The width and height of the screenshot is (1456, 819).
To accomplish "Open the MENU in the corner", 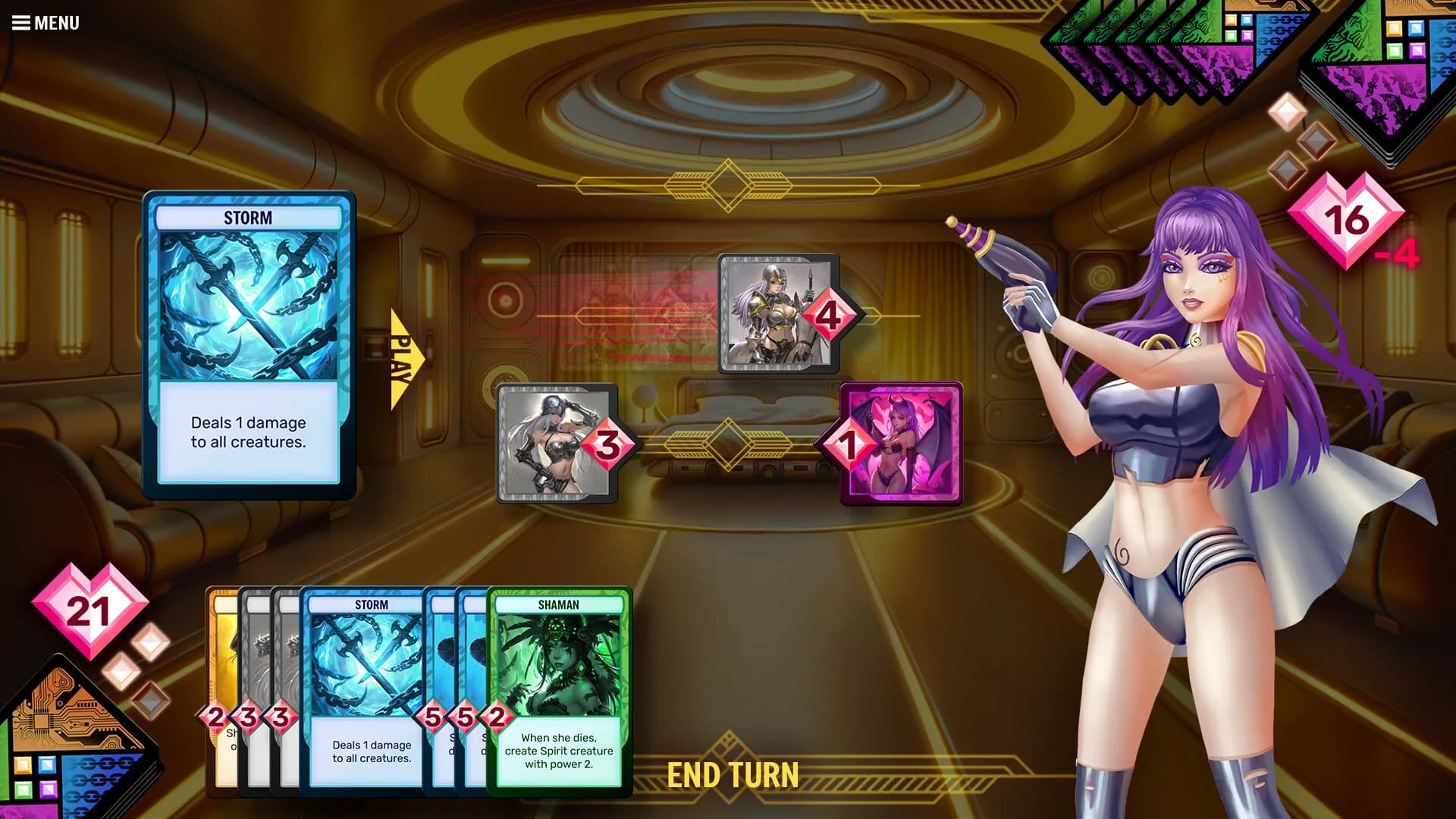I will point(45,23).
